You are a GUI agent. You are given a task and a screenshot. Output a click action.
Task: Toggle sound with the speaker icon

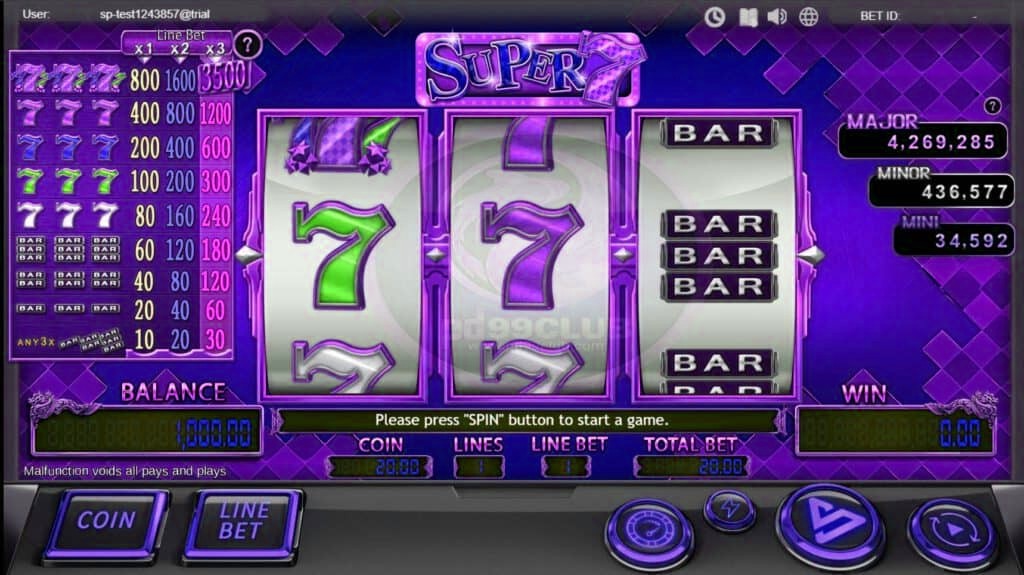coord(777,16)
